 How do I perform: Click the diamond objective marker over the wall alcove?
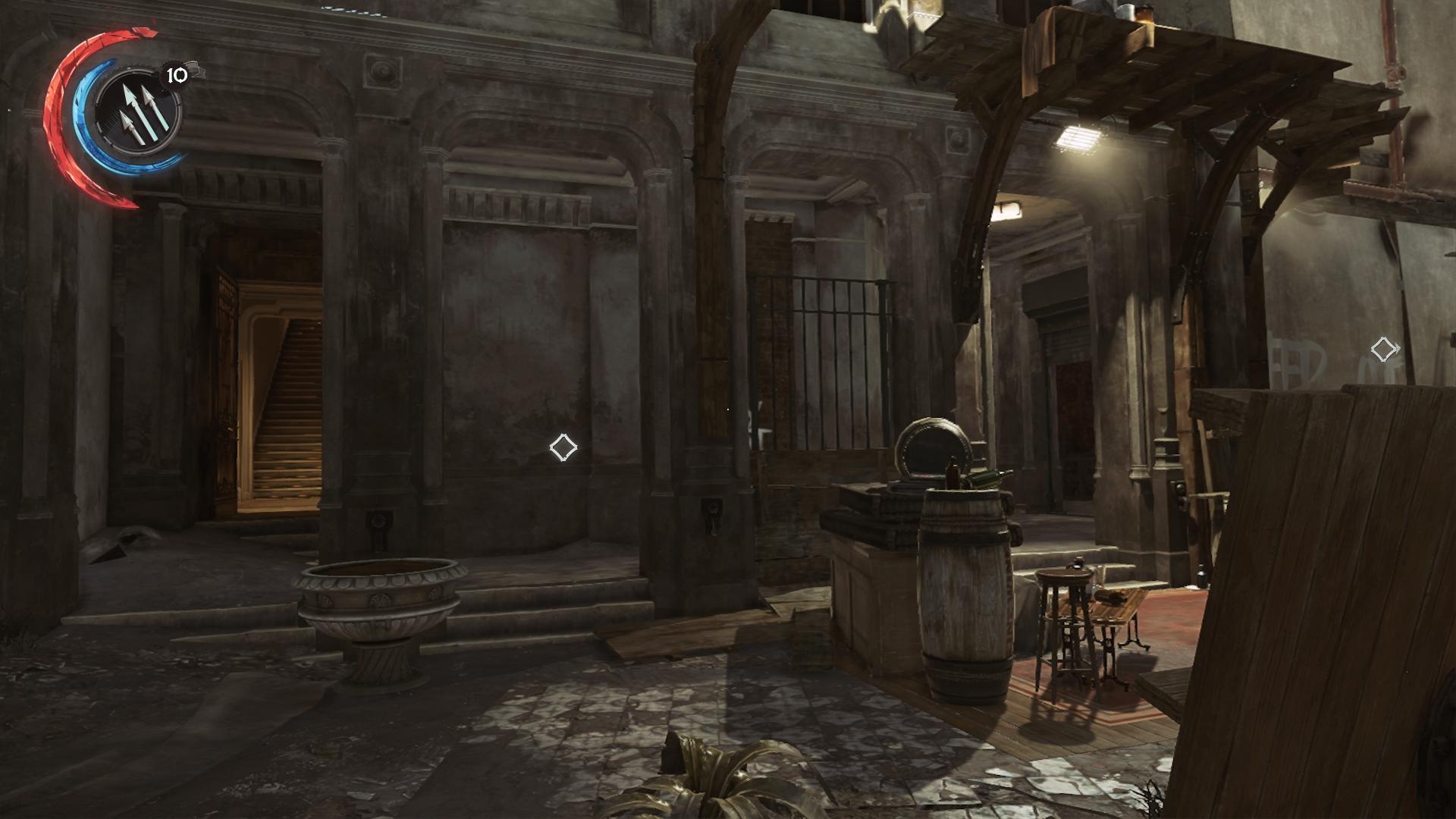point(563,447)
